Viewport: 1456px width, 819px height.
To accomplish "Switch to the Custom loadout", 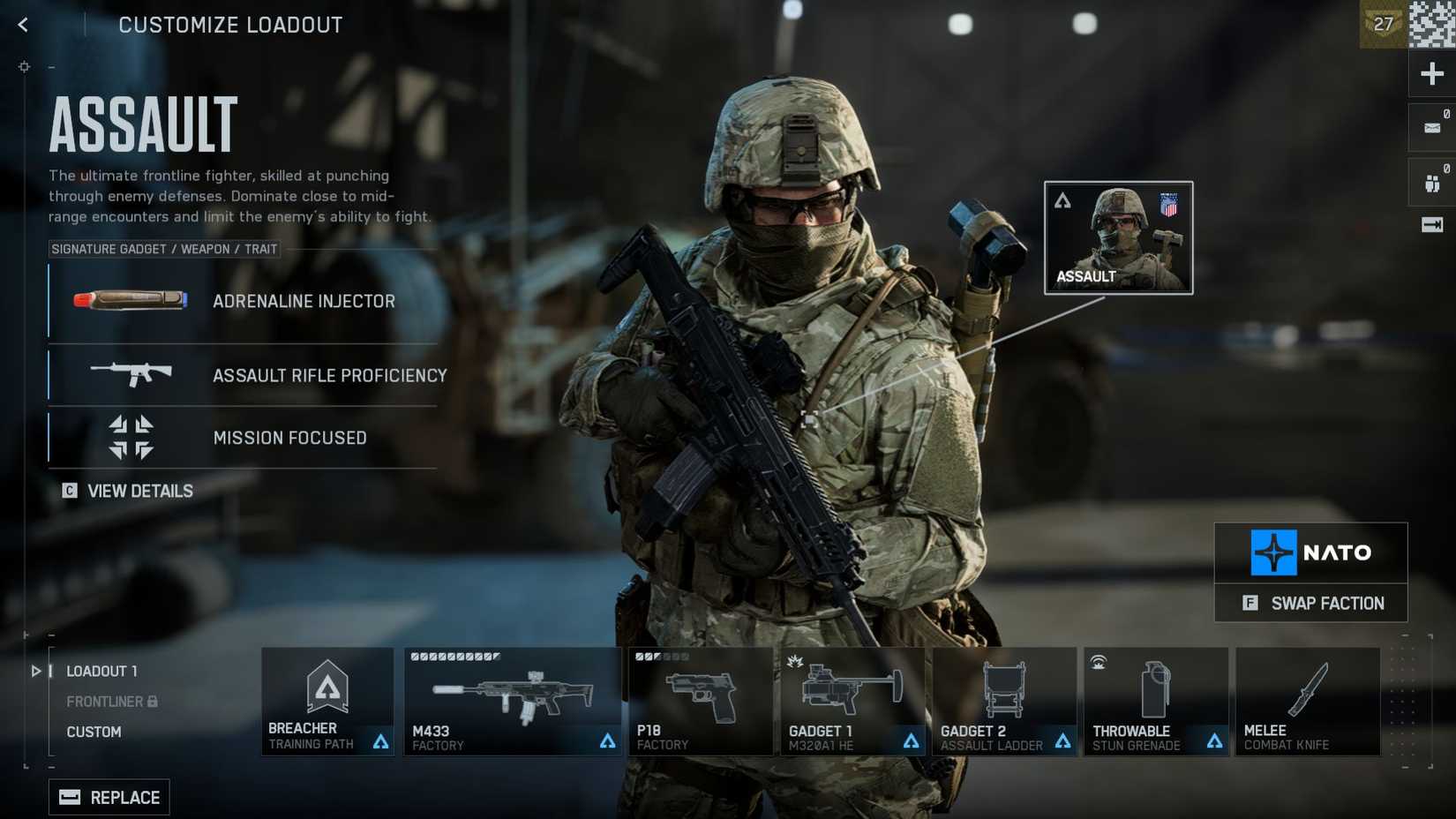I will tap(94, 732).
